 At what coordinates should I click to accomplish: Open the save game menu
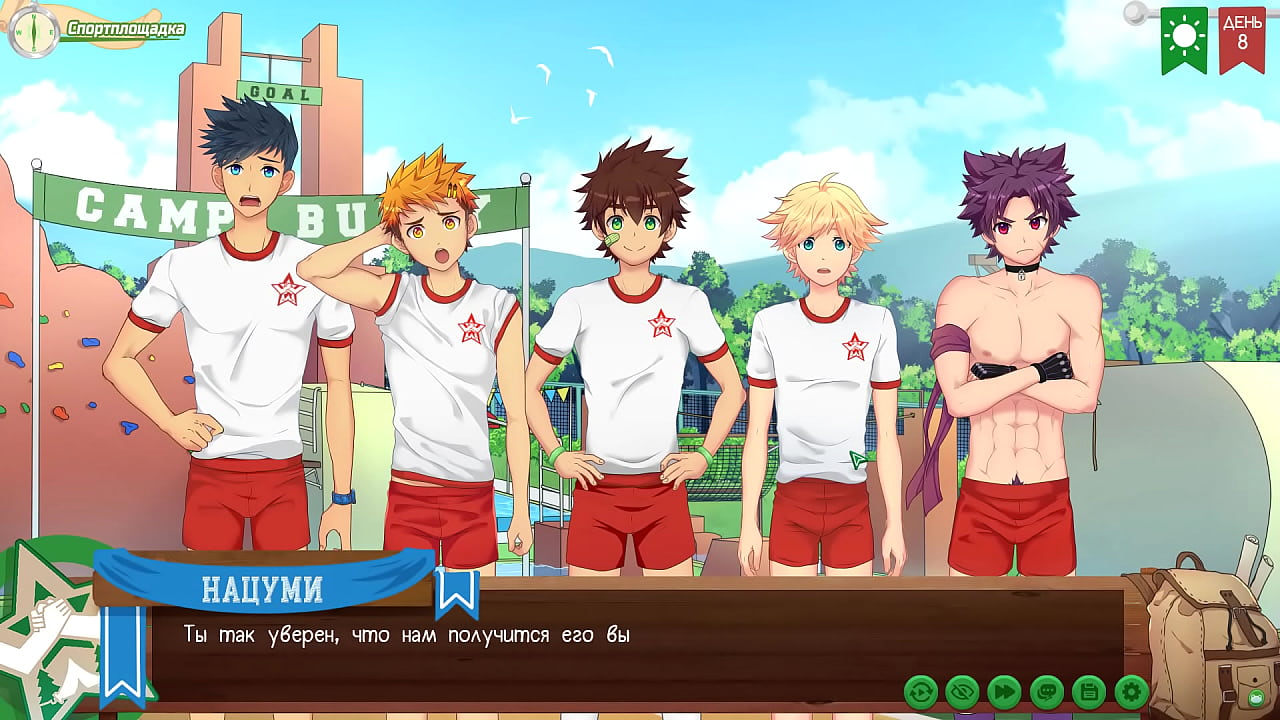1089,691
